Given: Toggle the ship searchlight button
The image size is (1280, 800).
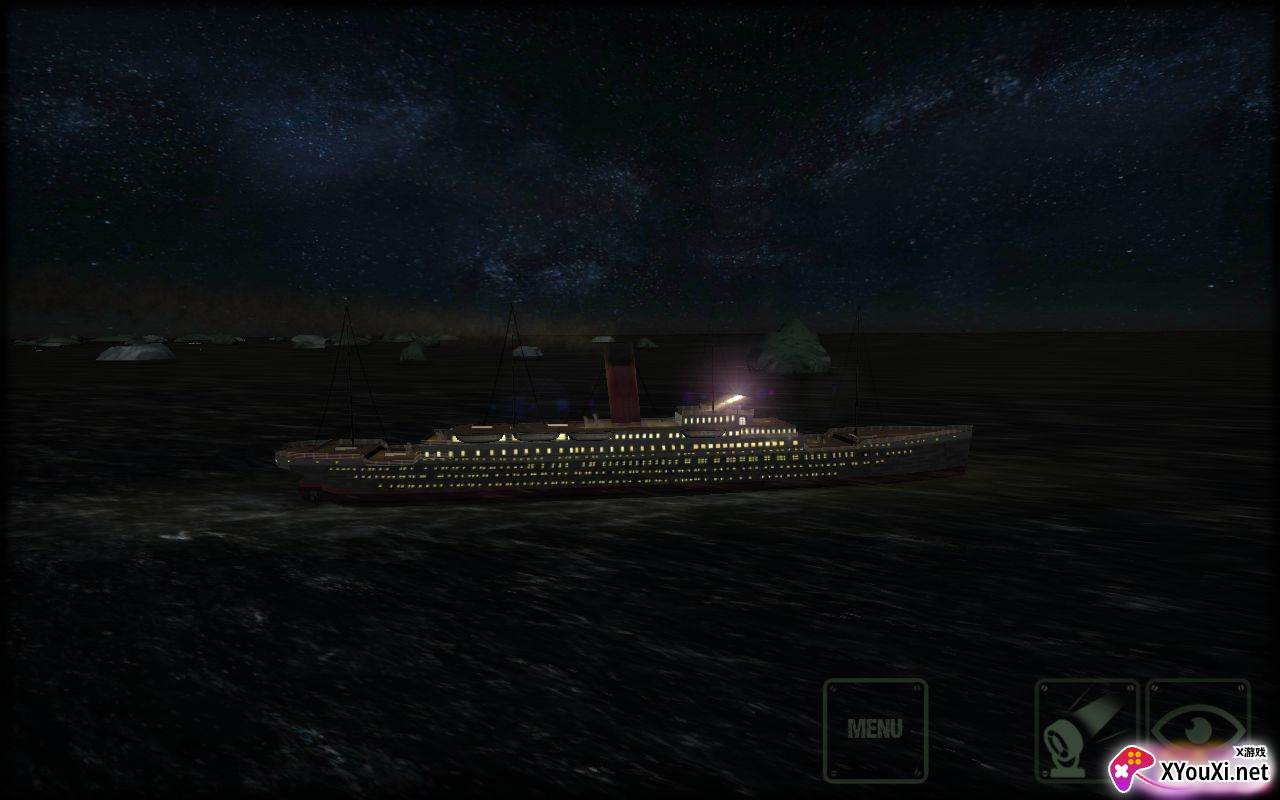Looking at the screenshot, I should 1086,729.
